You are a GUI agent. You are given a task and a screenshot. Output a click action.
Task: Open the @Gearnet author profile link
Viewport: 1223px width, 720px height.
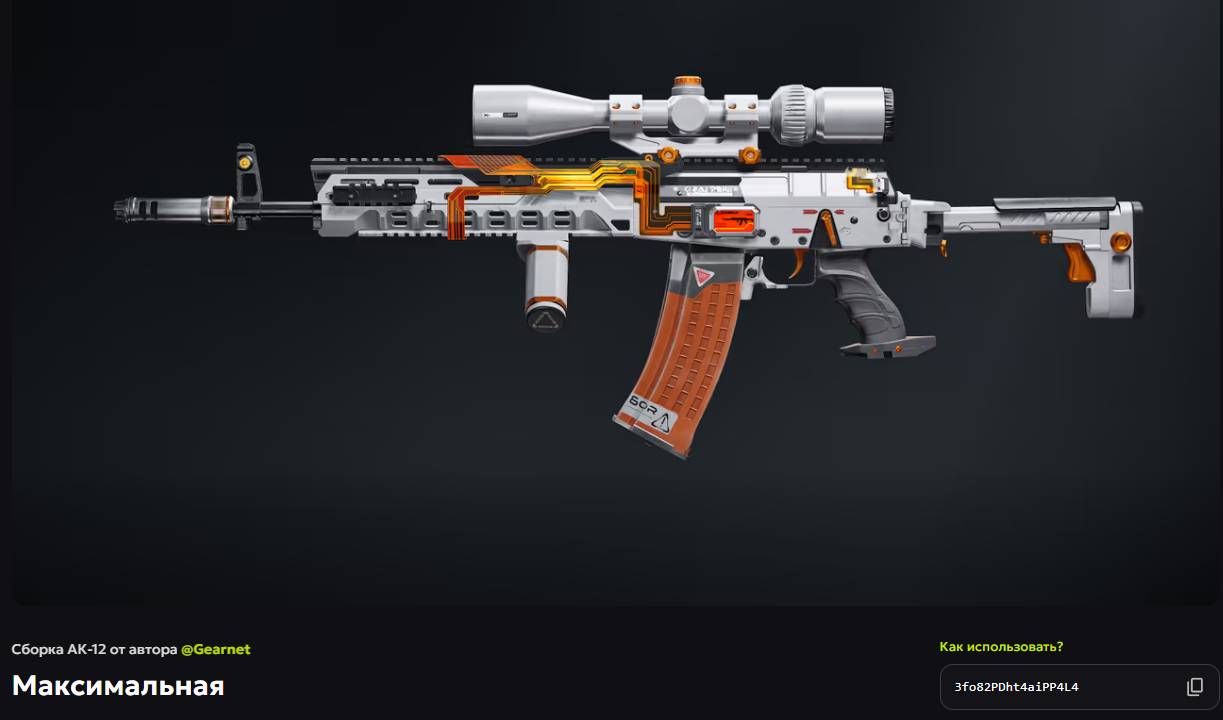[x=215, y=649]
